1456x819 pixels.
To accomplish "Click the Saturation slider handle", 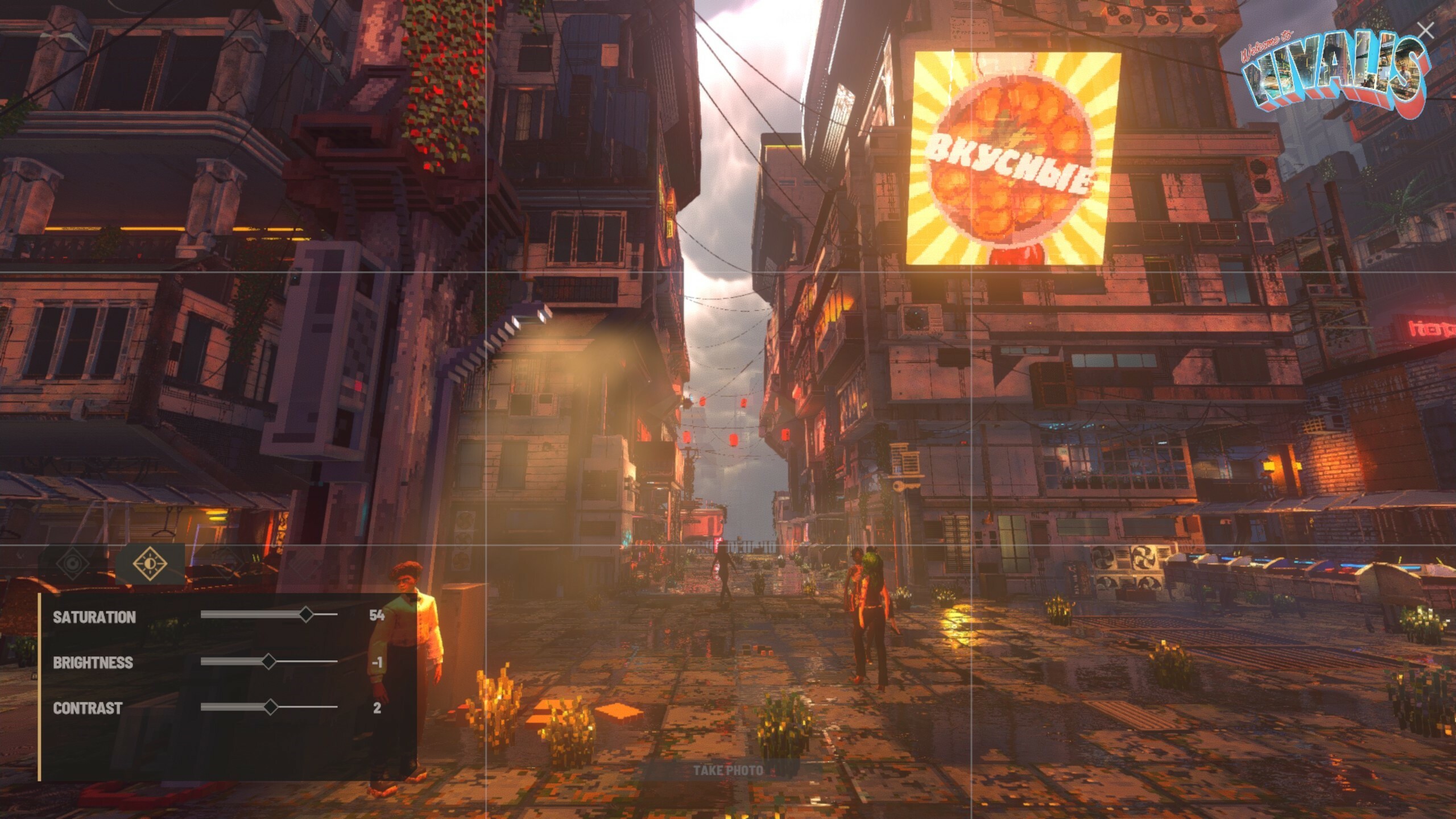I will coord(306,614).
